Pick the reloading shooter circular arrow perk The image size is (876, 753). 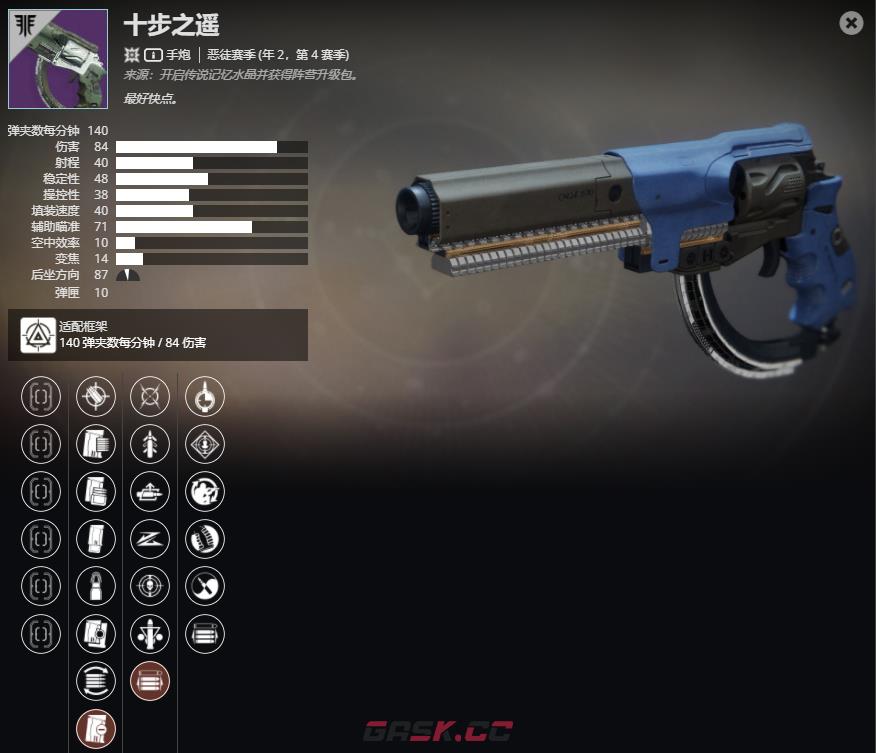coord(205,491)
